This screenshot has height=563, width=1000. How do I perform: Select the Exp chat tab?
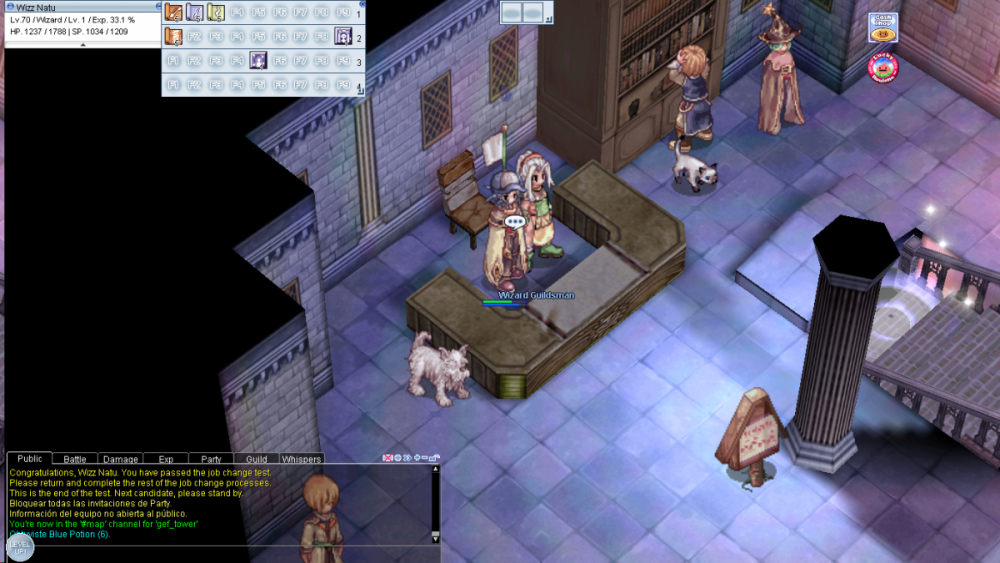166,460
